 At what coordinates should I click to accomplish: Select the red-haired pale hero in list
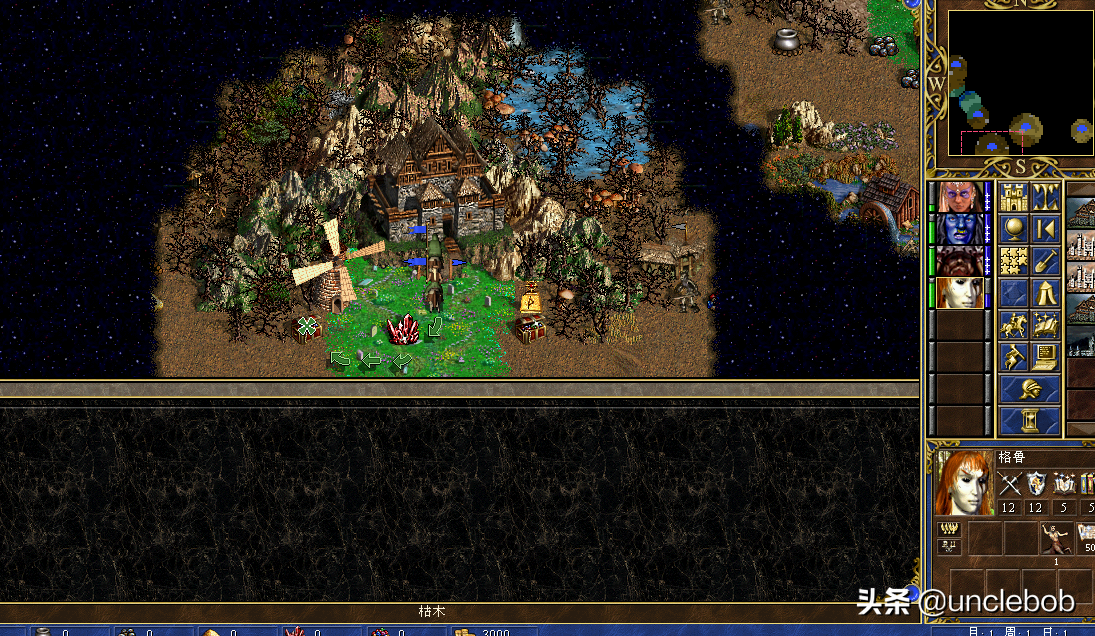pos(960,293)
